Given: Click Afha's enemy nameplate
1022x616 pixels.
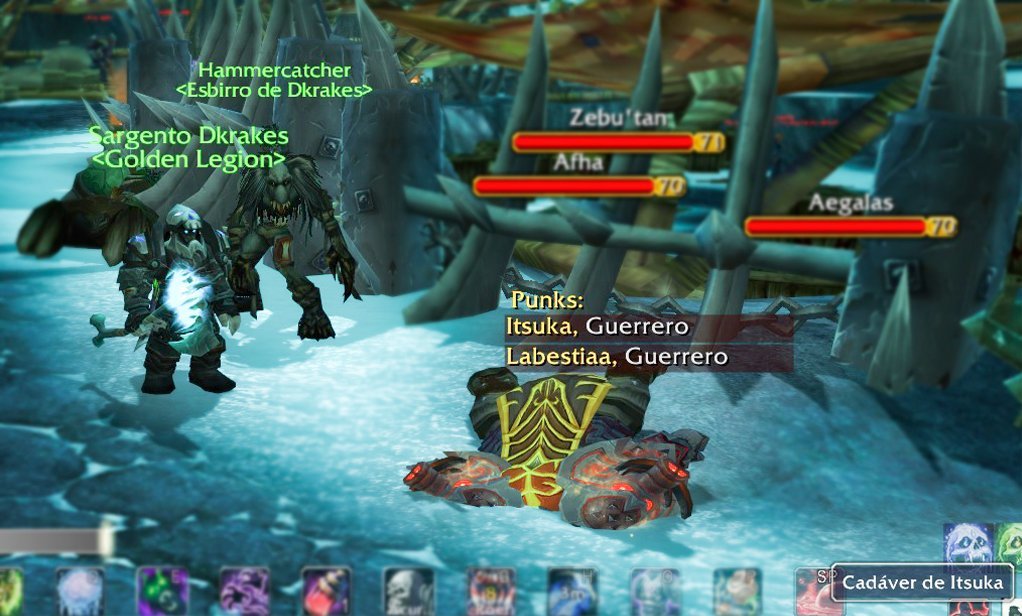Looking at the screenshot, I should tap(564, 186).
